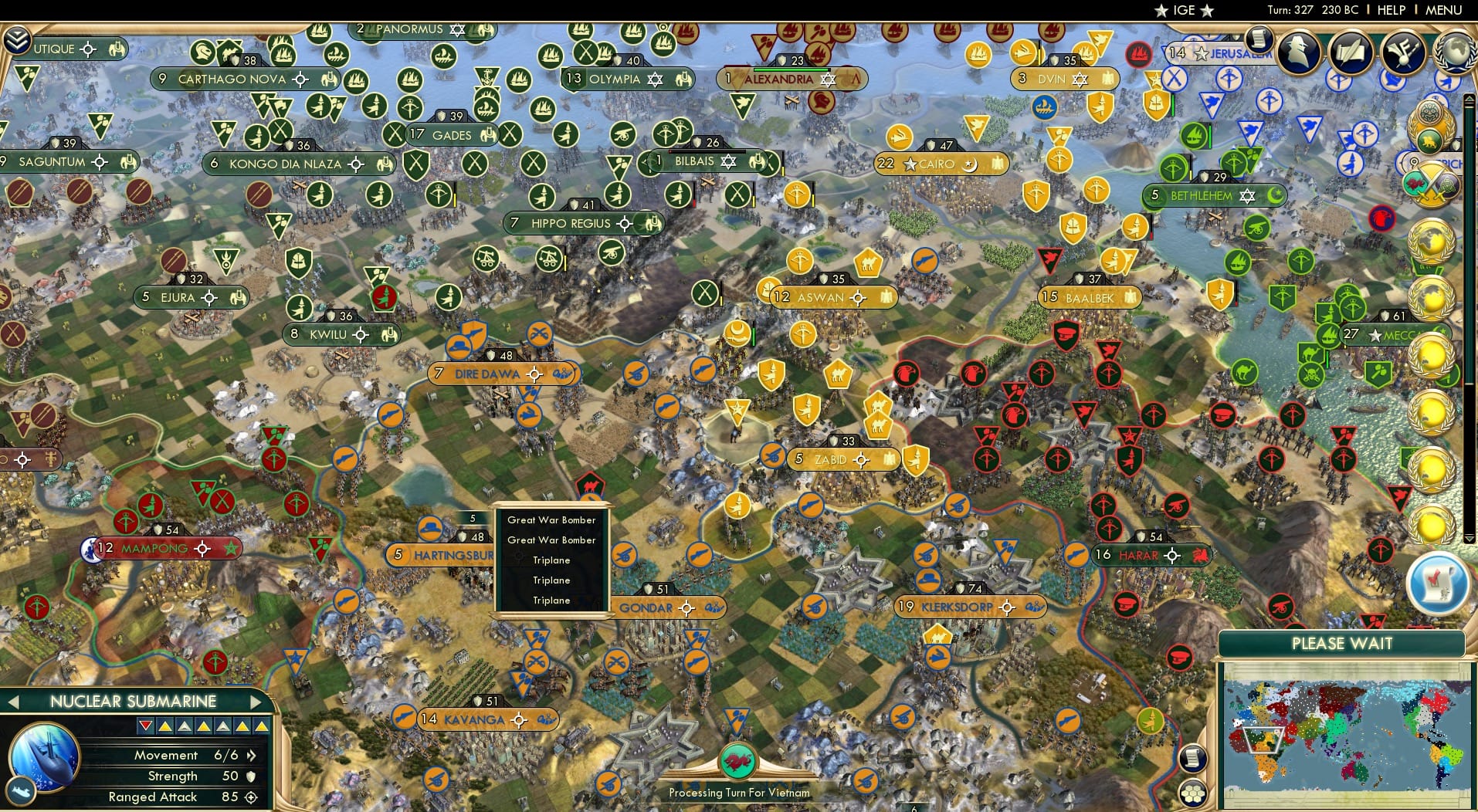1478x812 pixels.
Task: Click the Nuclear Submarine unit portrait
Action: pyautogui.click(x=43, y=759)
